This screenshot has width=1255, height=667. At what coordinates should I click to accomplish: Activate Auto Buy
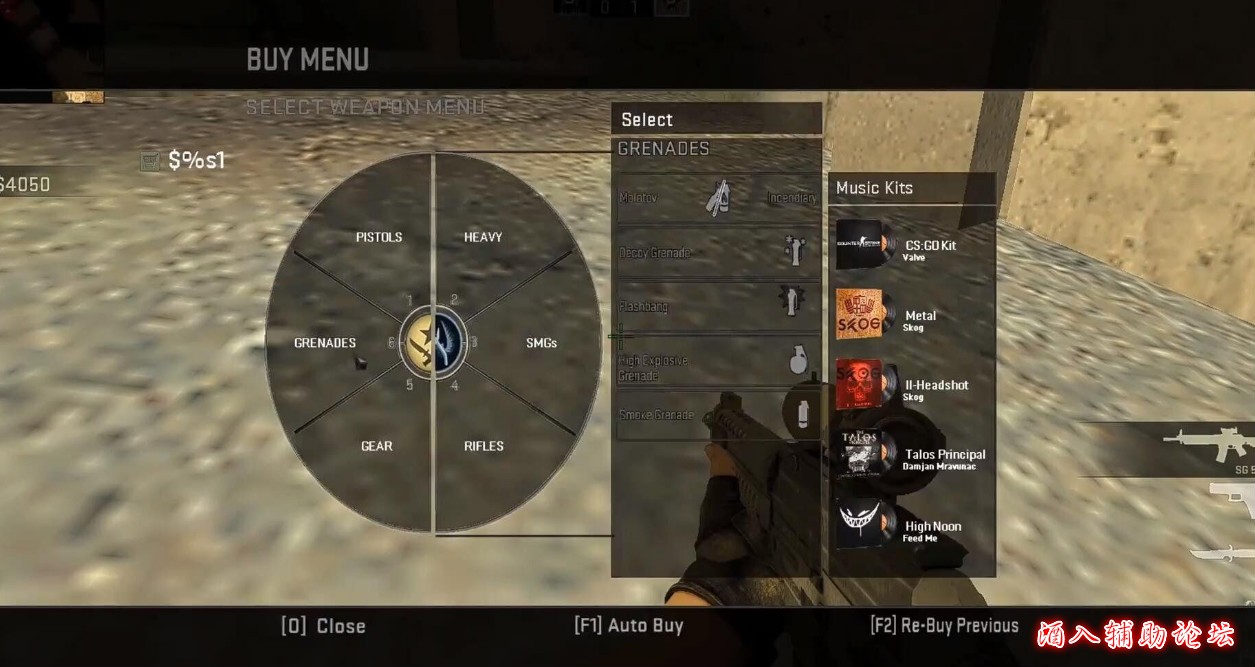[x=629, y=626]
